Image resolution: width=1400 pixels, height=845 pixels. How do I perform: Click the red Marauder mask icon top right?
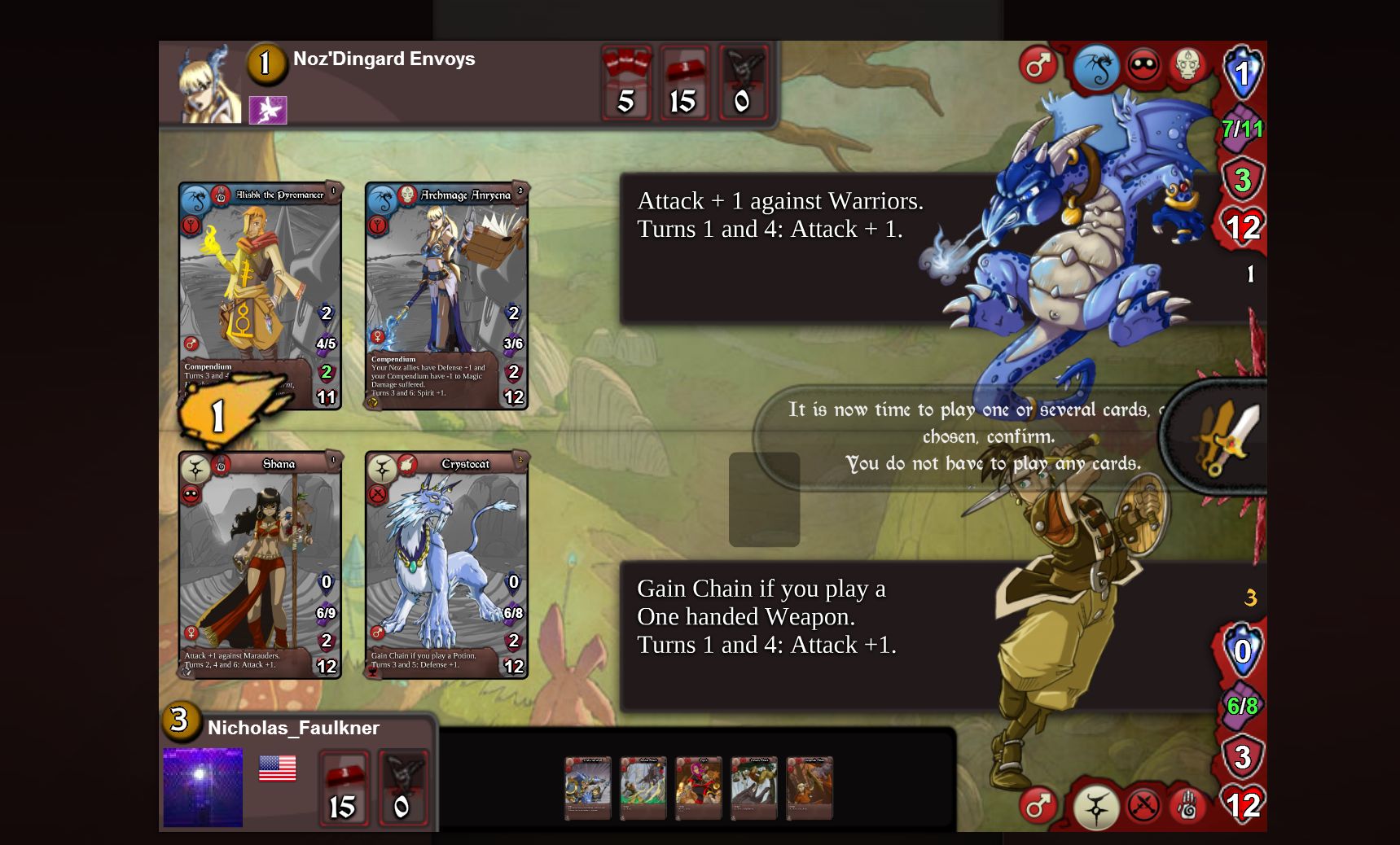(x=1144, y=68)
